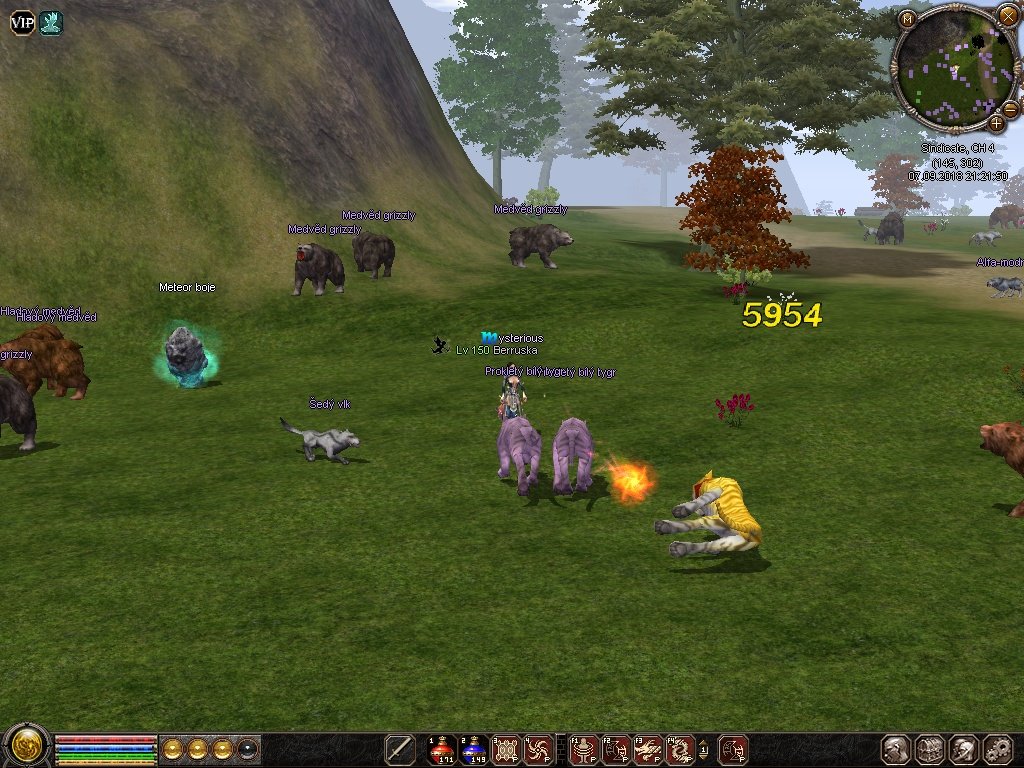
Task: Activate the F1 fountain-shaped skill
Action: tap(584, 749)
